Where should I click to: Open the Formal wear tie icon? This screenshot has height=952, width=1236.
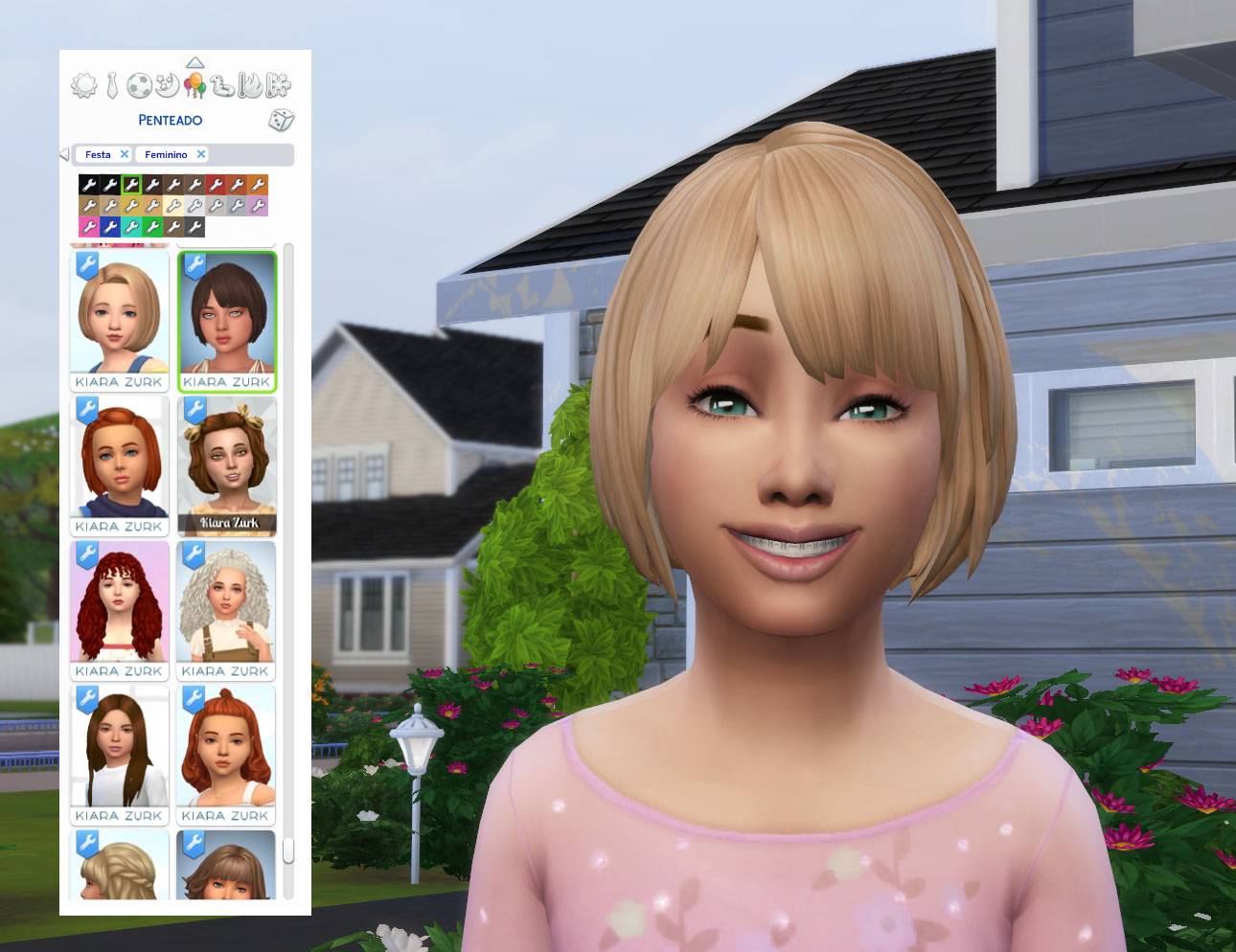coord(110,84)
